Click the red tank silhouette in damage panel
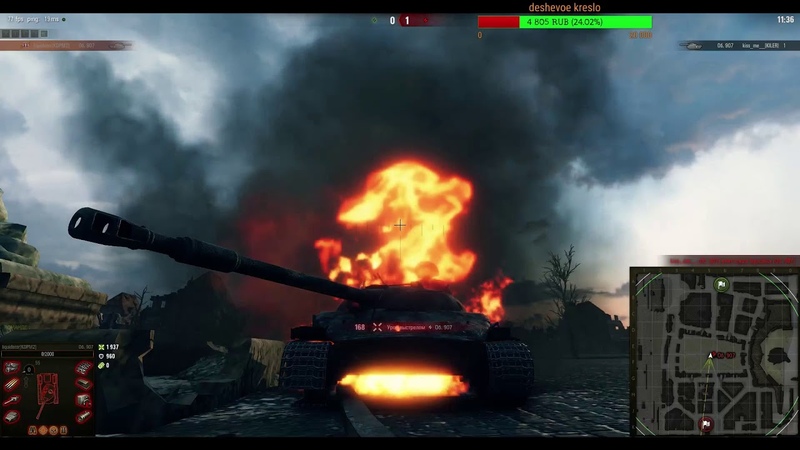Image resolution: width=800 pixels, height=450 pixels. pos(47,391)
